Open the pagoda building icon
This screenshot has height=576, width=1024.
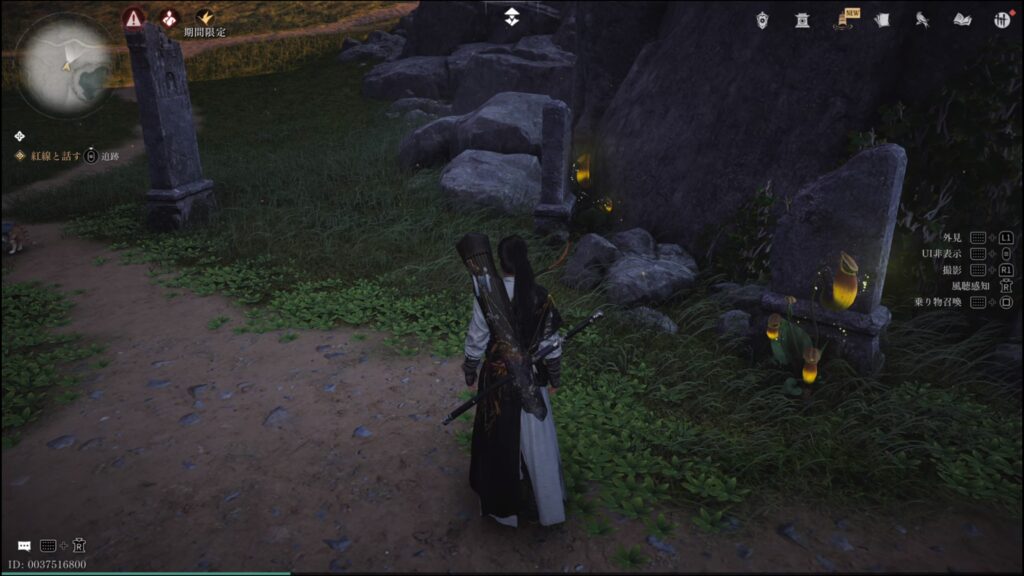click(801, 19)
